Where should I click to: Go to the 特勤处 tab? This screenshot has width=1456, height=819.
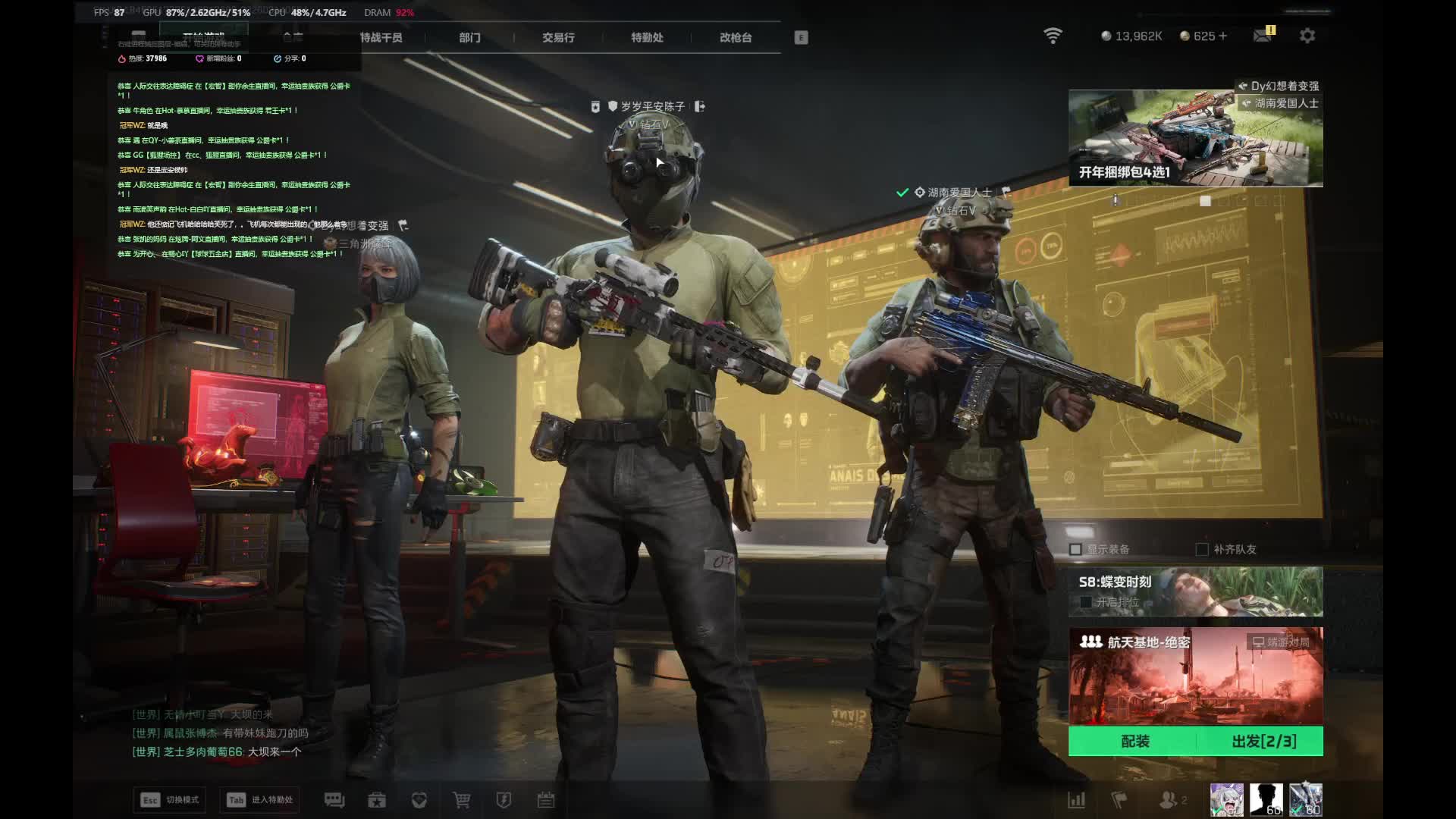647,37
